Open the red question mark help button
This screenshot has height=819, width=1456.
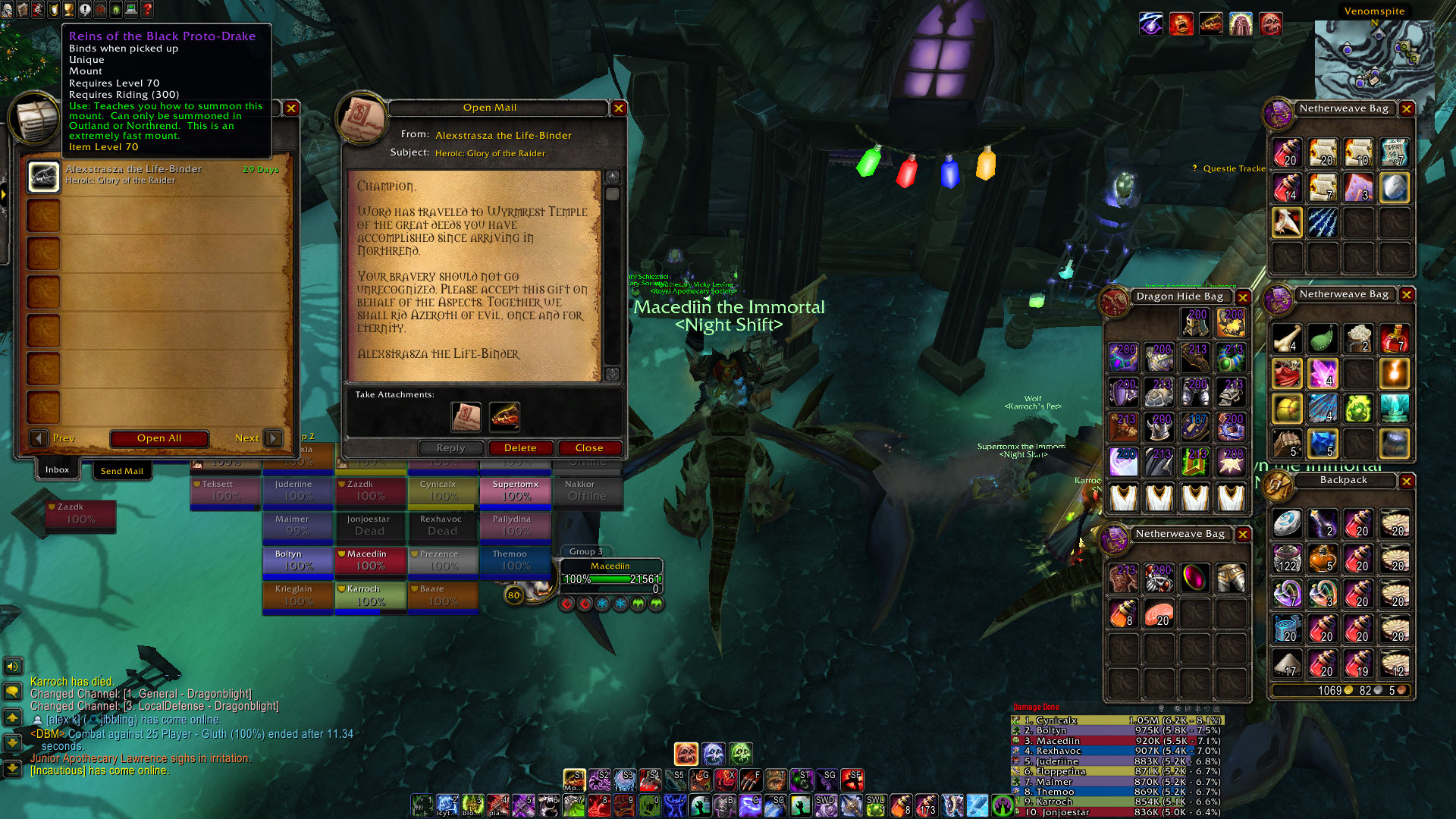click(148, 9)
